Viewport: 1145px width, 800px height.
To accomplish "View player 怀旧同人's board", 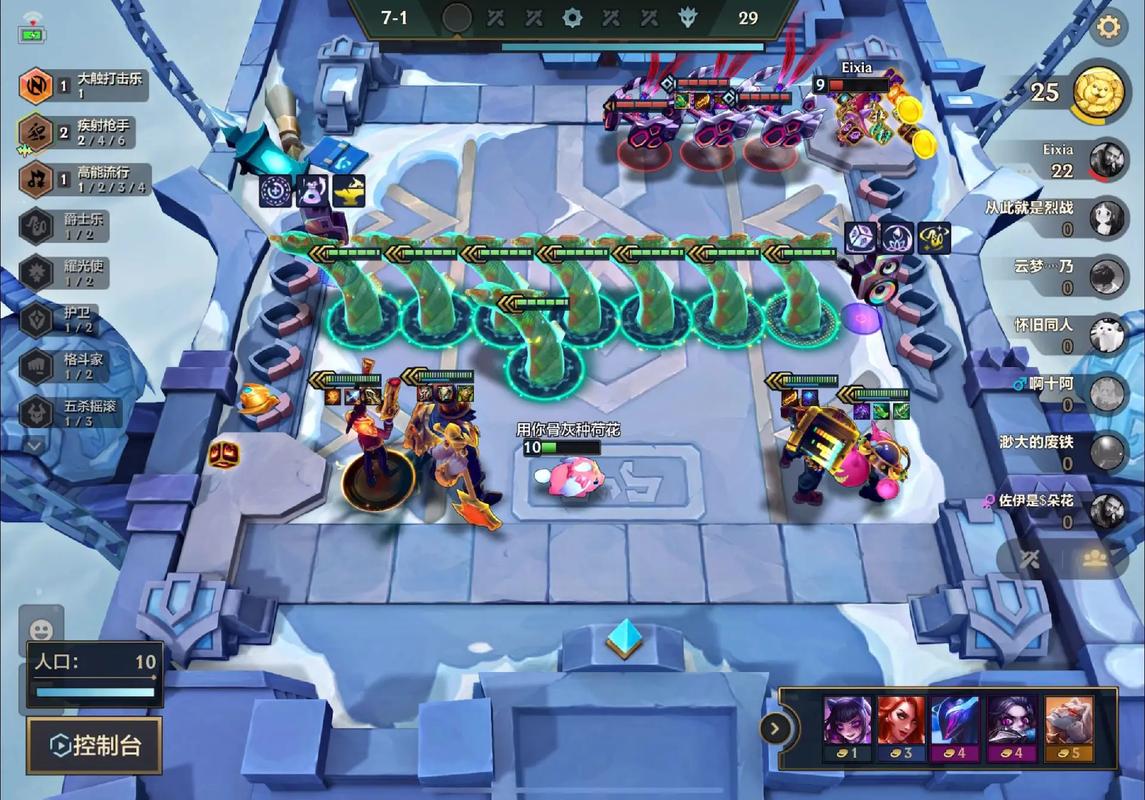I will [1062, 334].
